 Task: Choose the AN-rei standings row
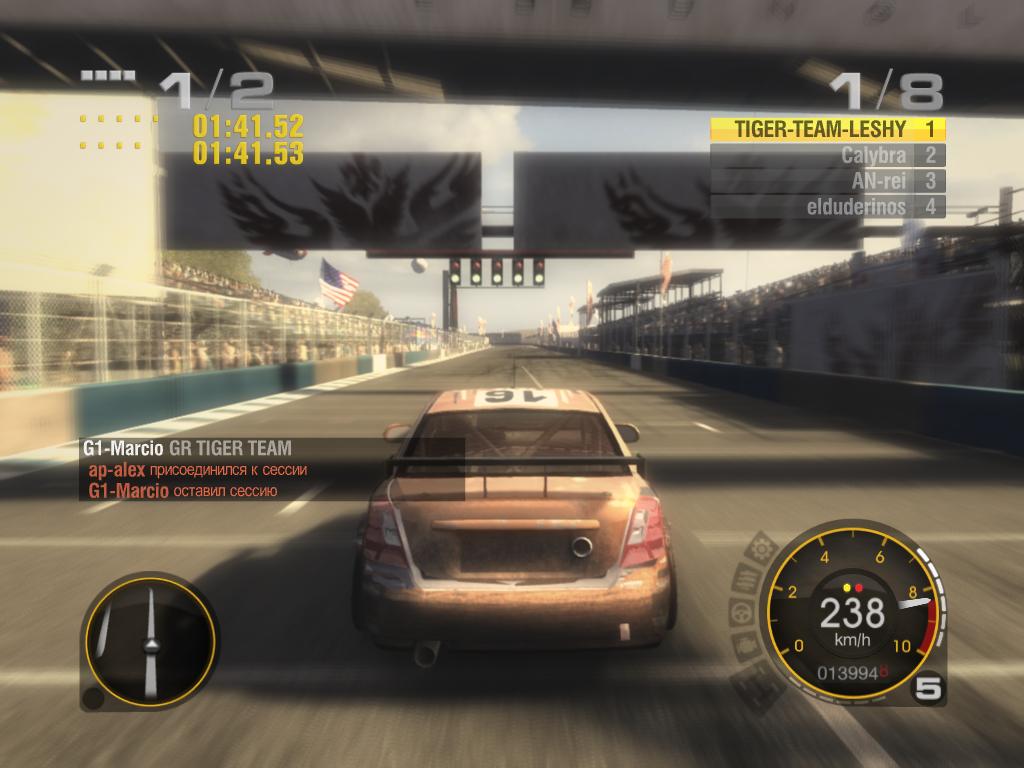point(827,181)
